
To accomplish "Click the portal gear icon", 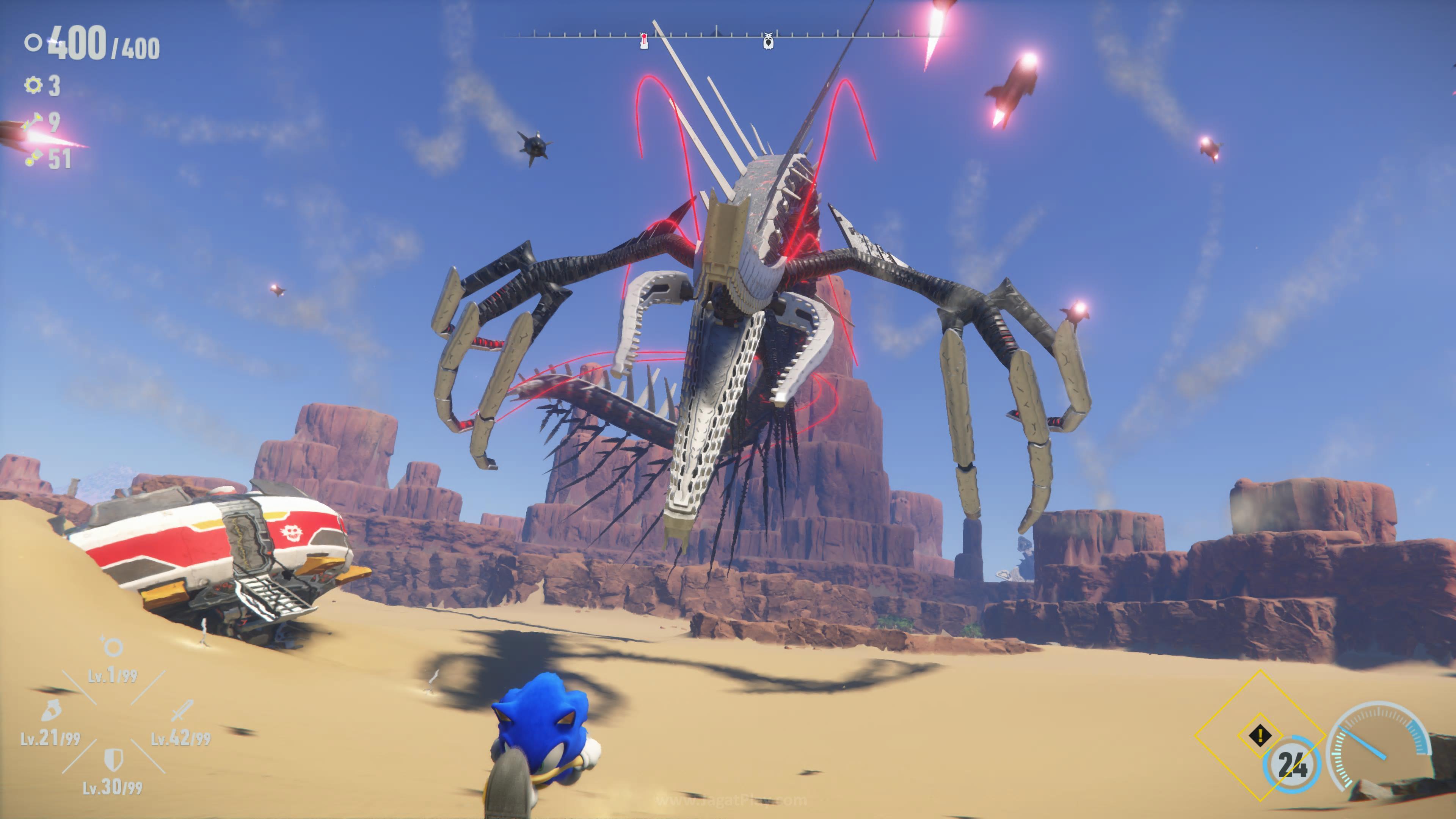I will coord(33,85).
